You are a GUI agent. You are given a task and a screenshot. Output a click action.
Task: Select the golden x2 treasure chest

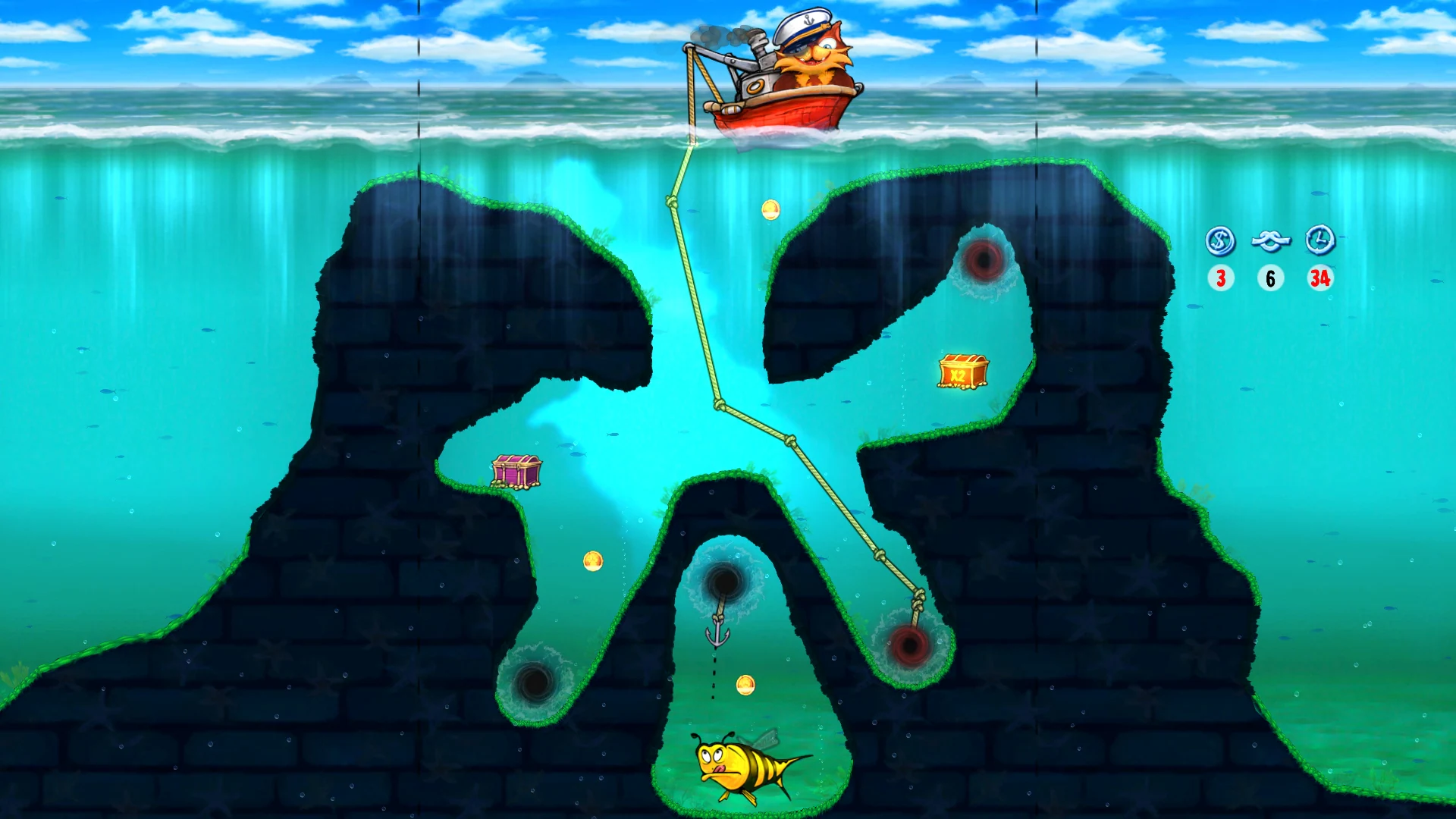(962, 369)
